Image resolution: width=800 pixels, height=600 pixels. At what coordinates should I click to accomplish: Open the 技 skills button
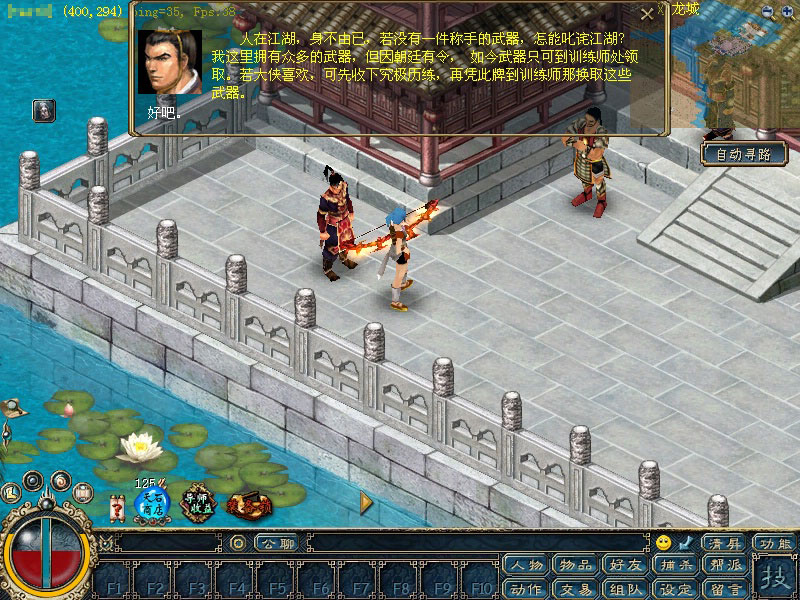click(774, 577)
